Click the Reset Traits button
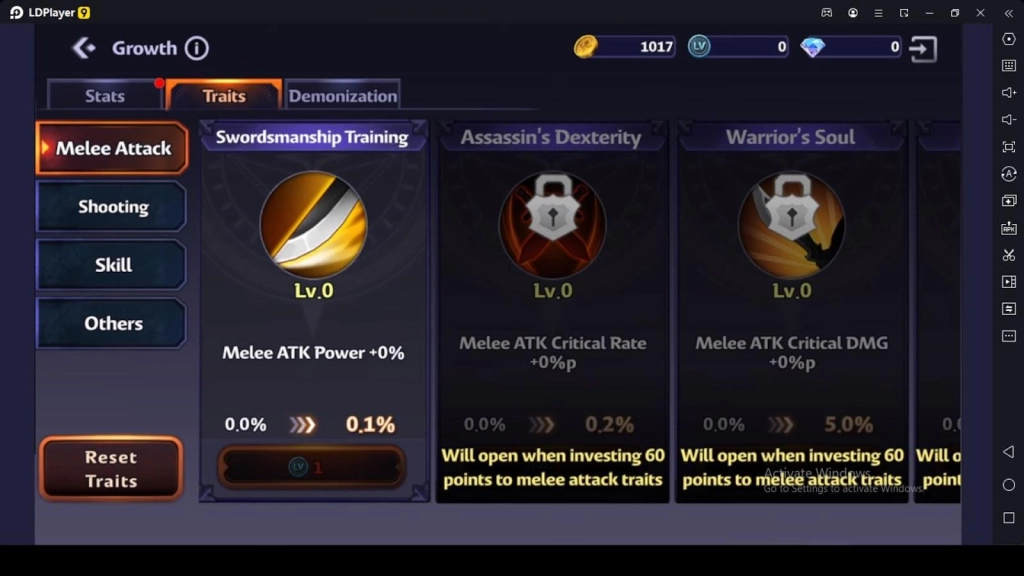Viewport: 1024px width, 576px height. pos(111,469)
